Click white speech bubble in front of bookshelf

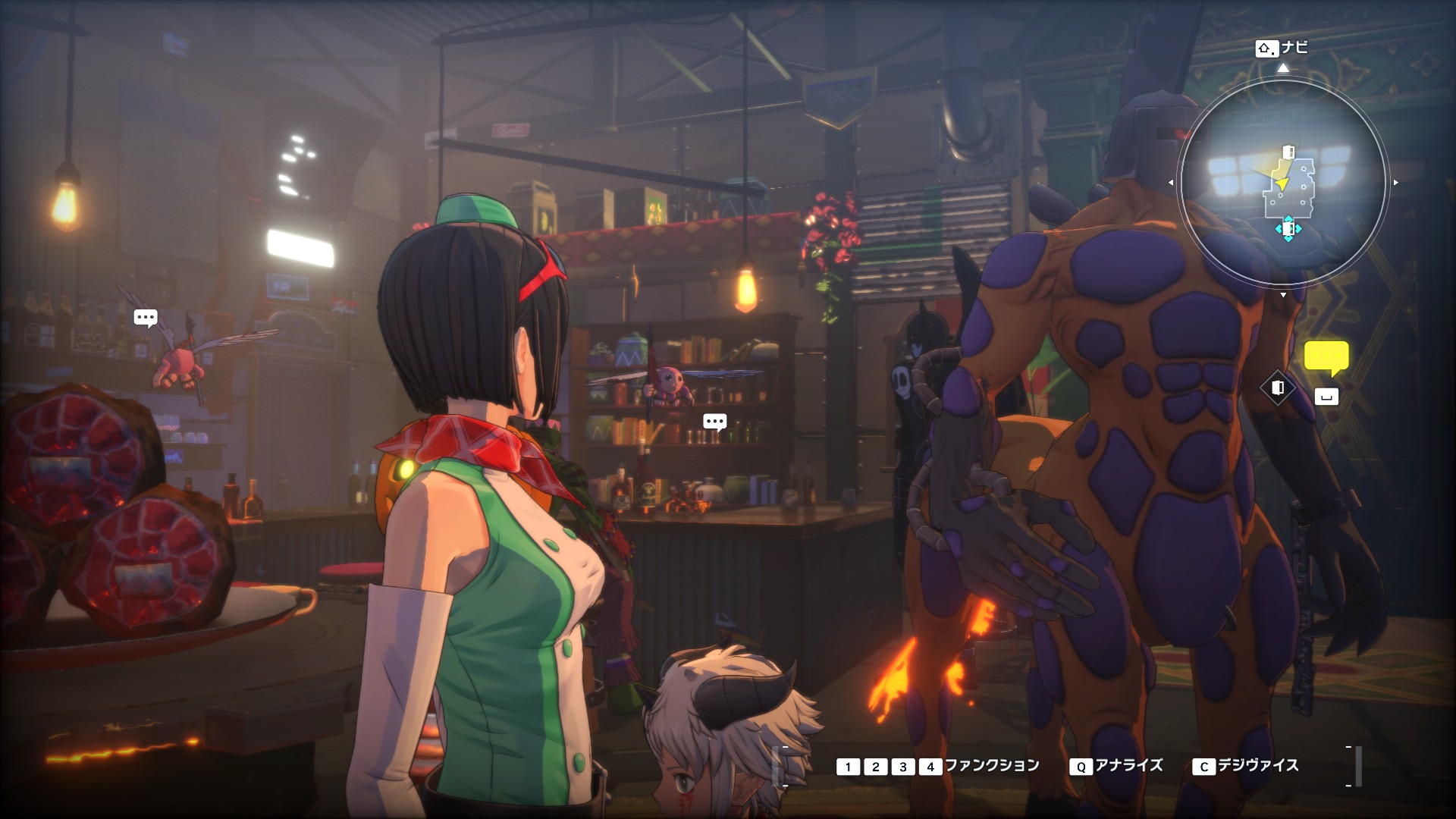714,422
